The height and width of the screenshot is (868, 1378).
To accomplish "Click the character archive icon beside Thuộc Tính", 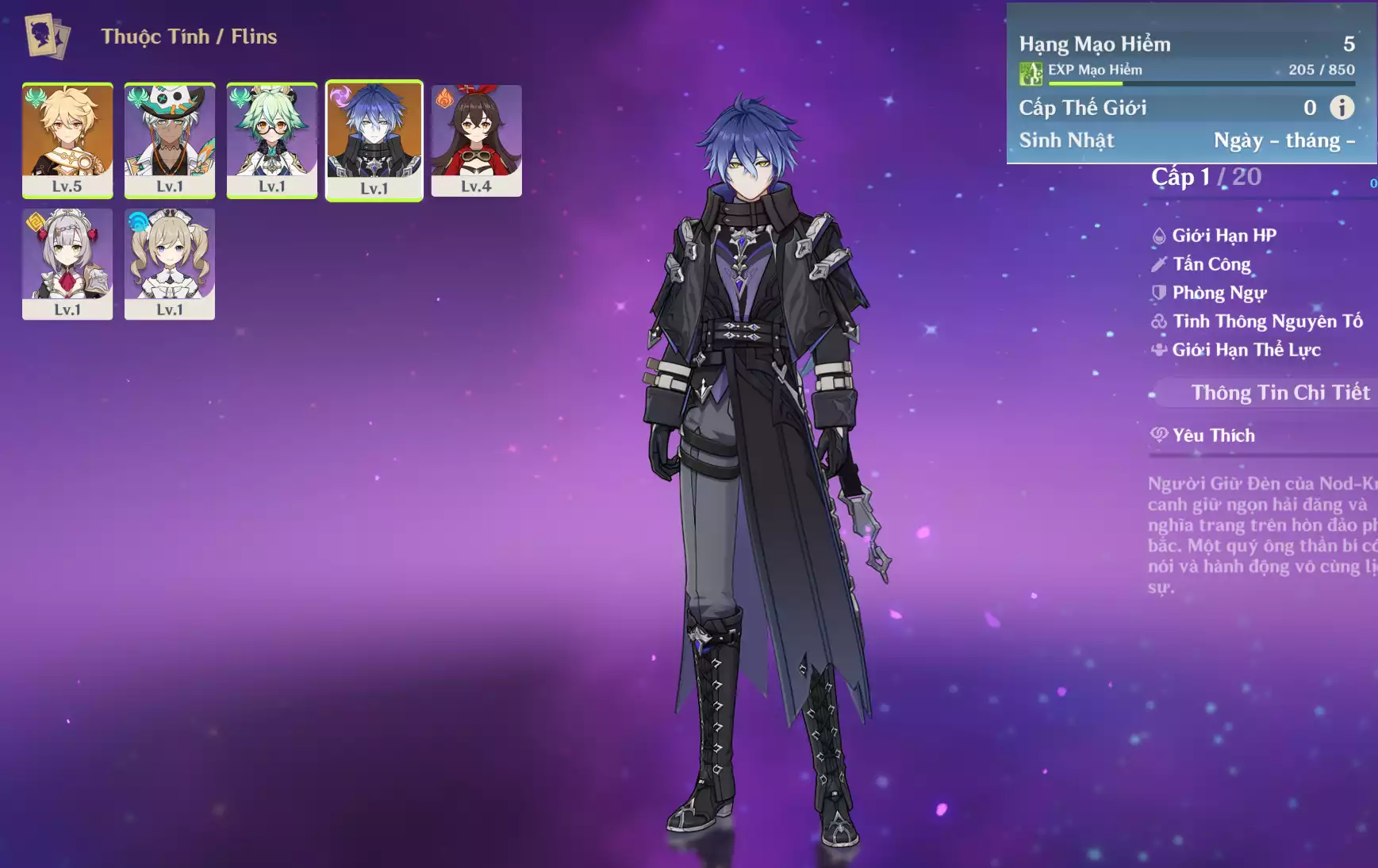I will pos(47,36).
